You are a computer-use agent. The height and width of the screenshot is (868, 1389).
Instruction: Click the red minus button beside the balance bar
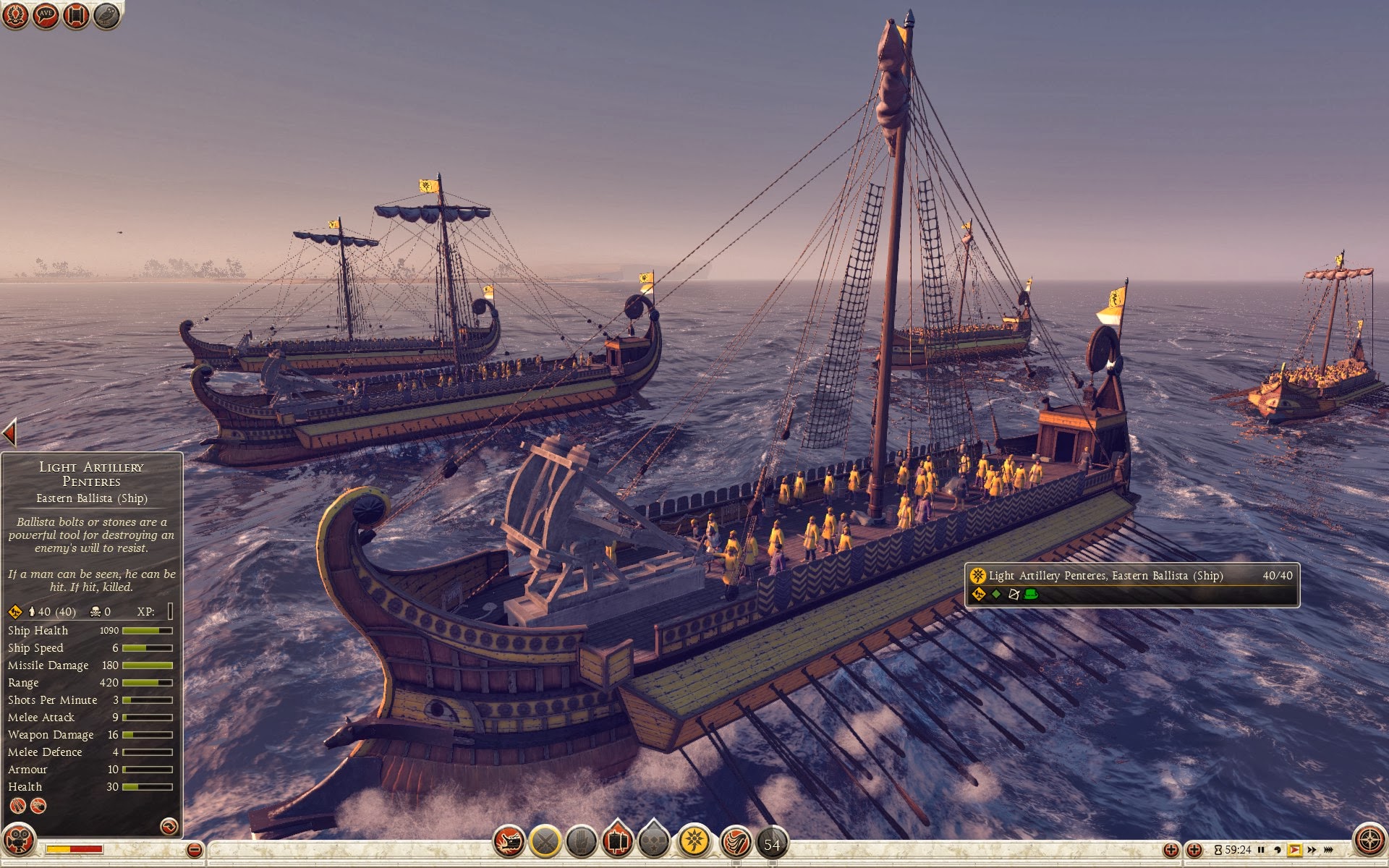[194, 850]
